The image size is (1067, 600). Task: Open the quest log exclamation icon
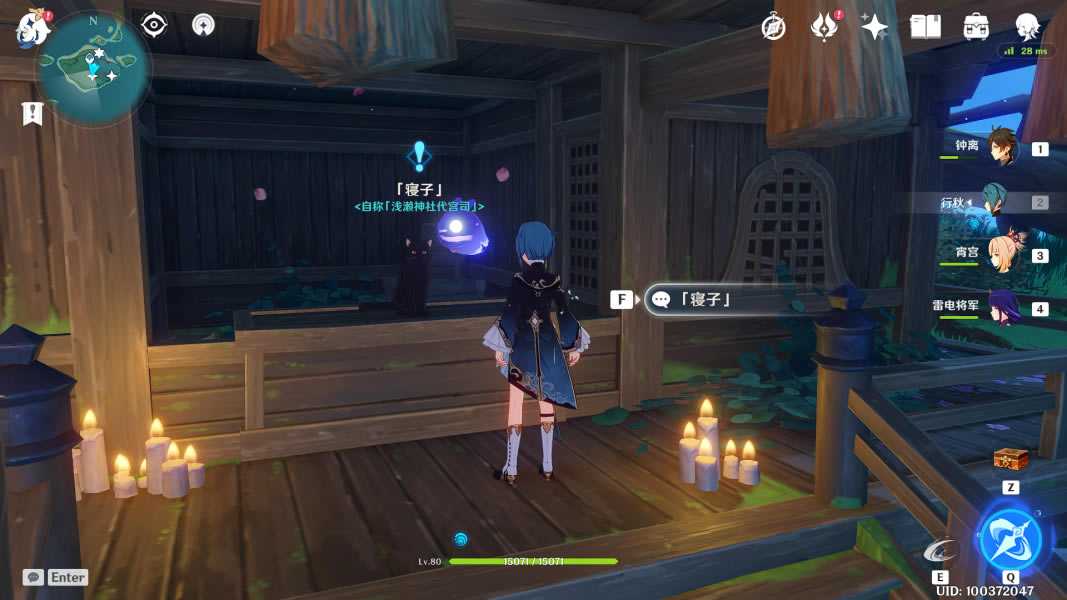33,114
